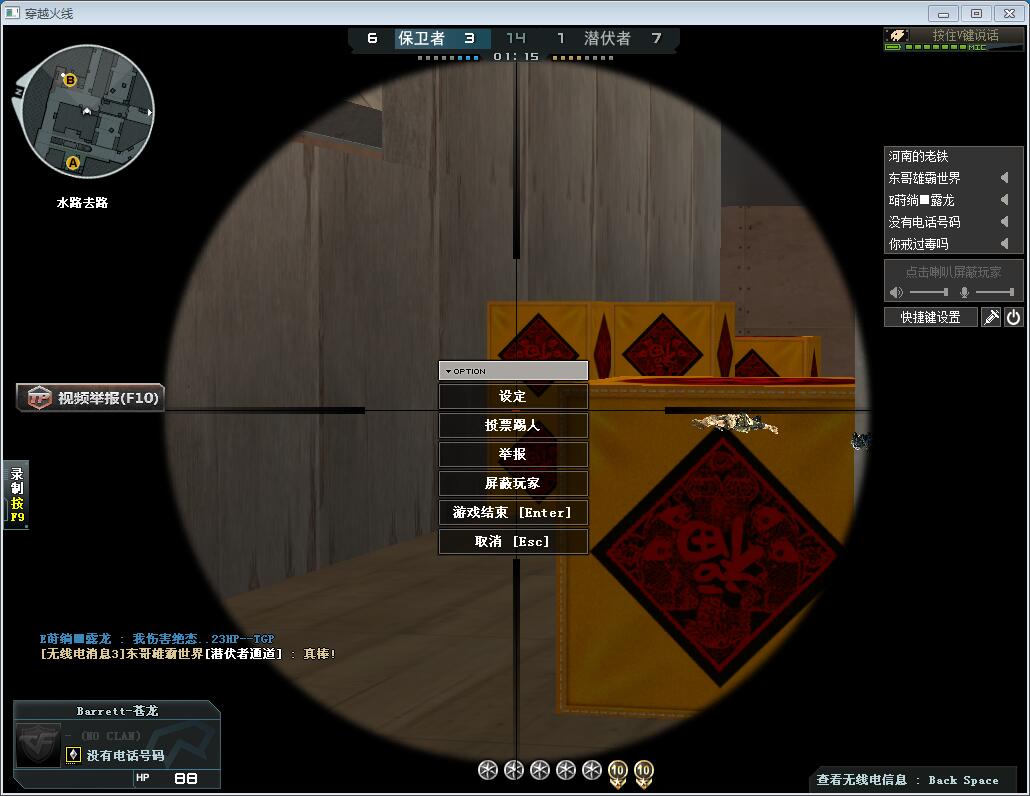
Task: Select the 举报 report menu entry
Action: (x=513, y=455)
